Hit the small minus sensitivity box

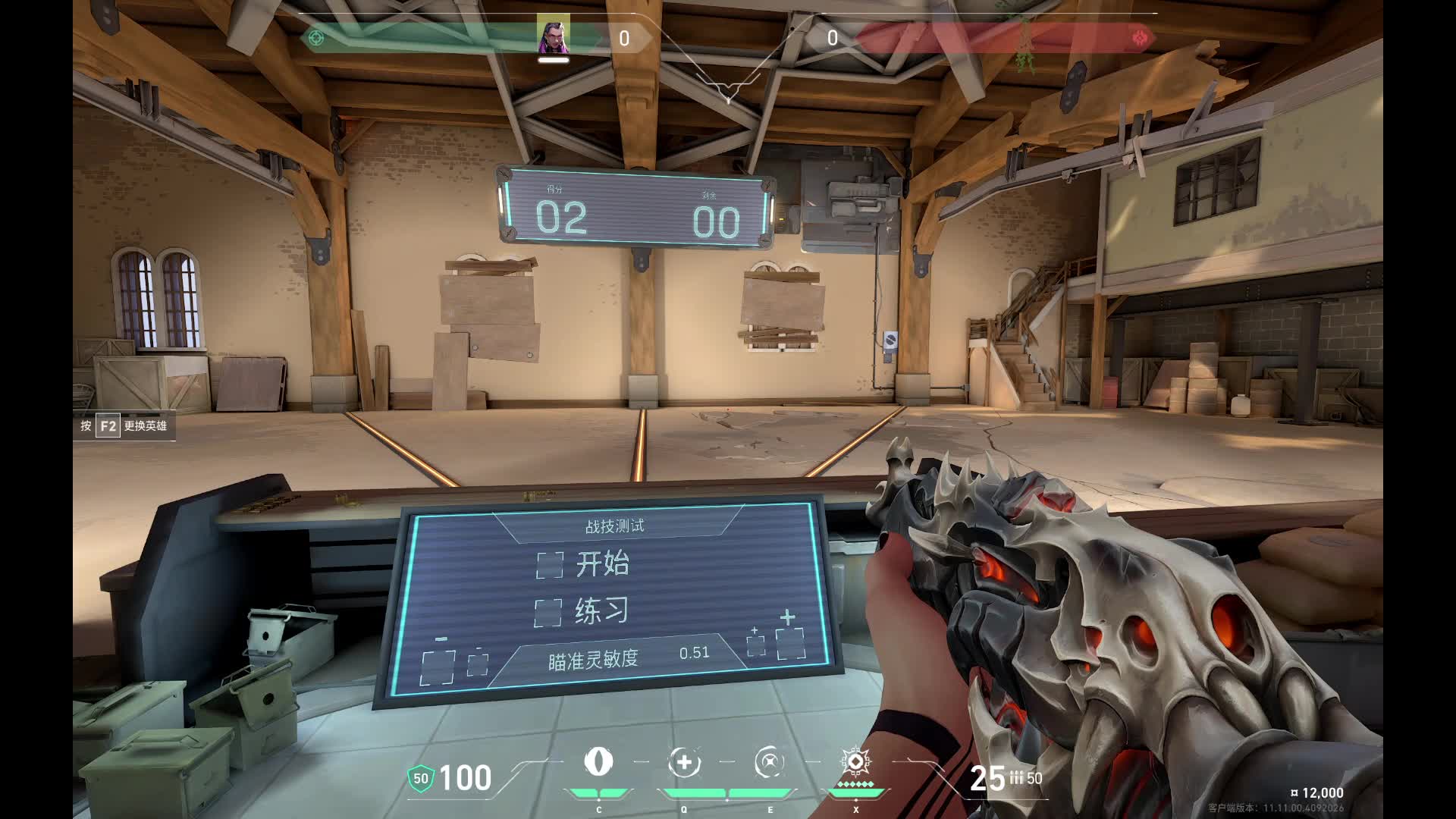[x=478, y=665]
